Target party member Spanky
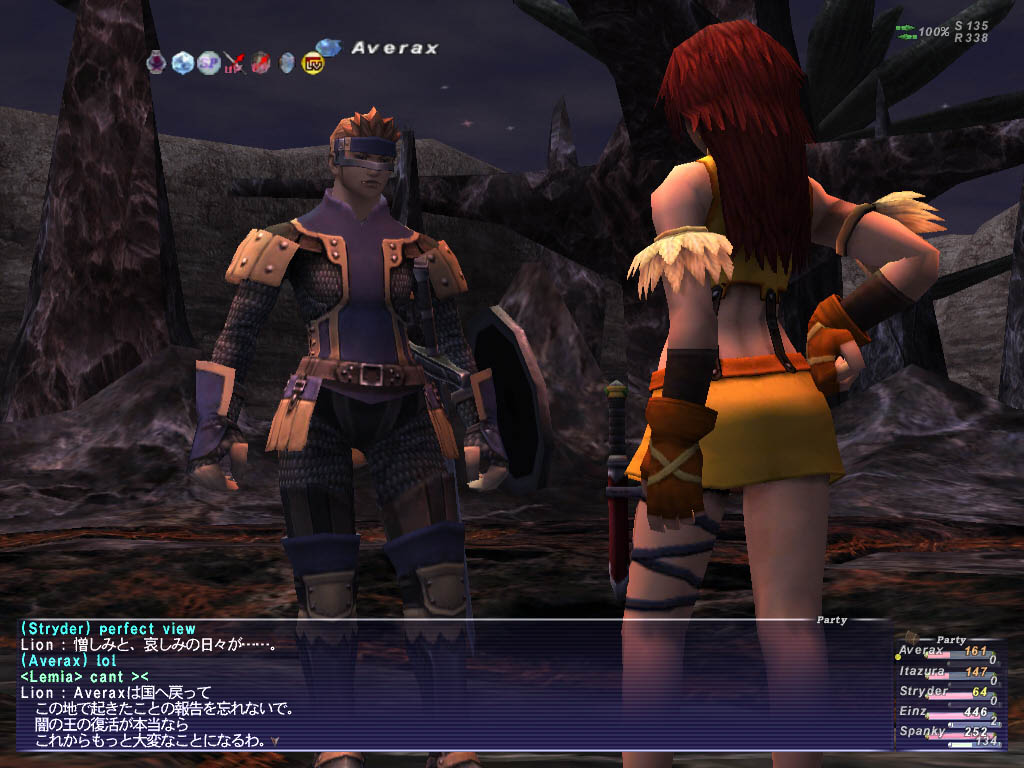1024x768 pixels. [920, 731]
